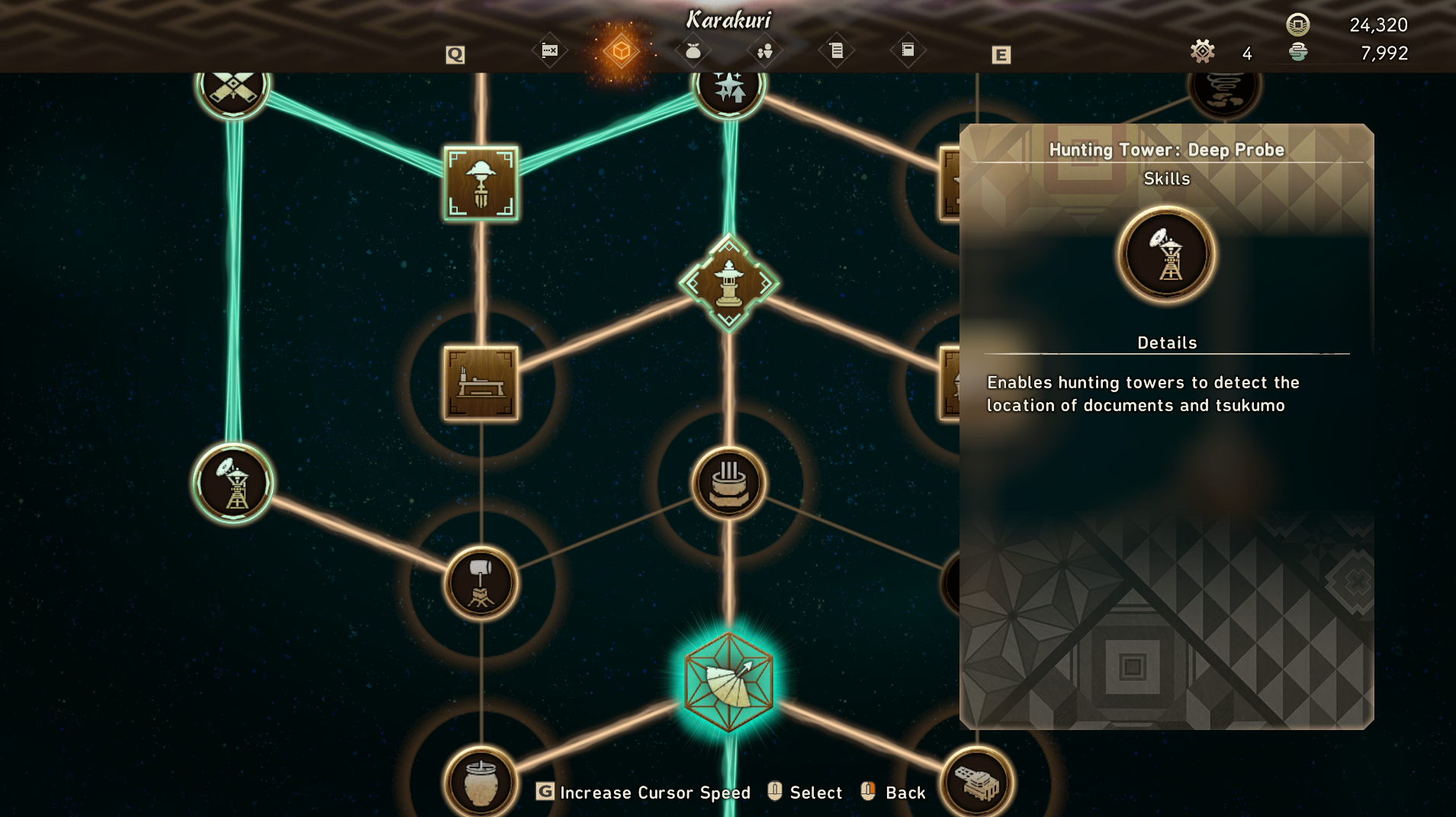Screen dimensions: 1456x817
Task: Select the wooden block device skill node
Action: [977, 782]
